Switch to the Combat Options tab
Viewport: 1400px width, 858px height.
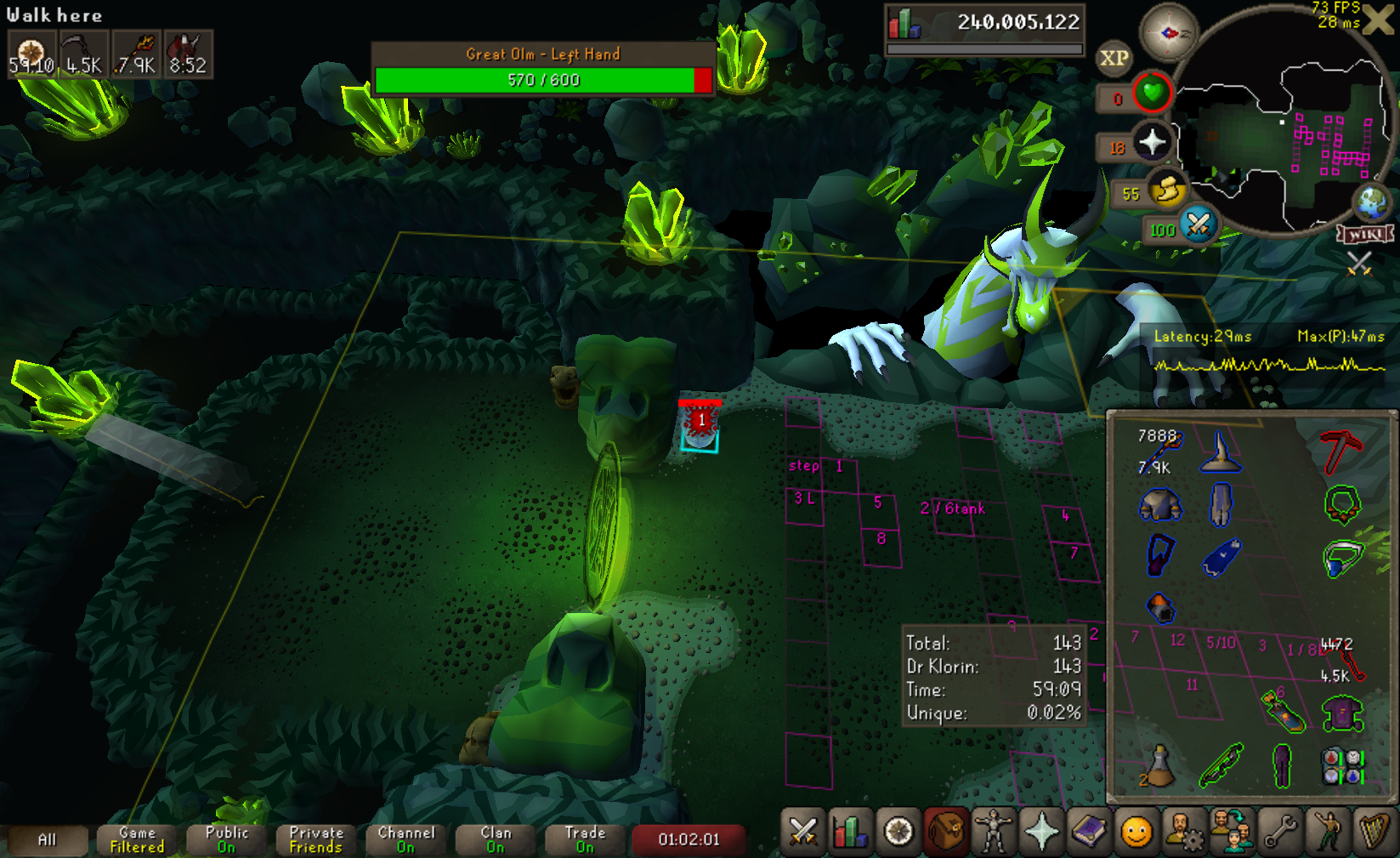(802, 832)
